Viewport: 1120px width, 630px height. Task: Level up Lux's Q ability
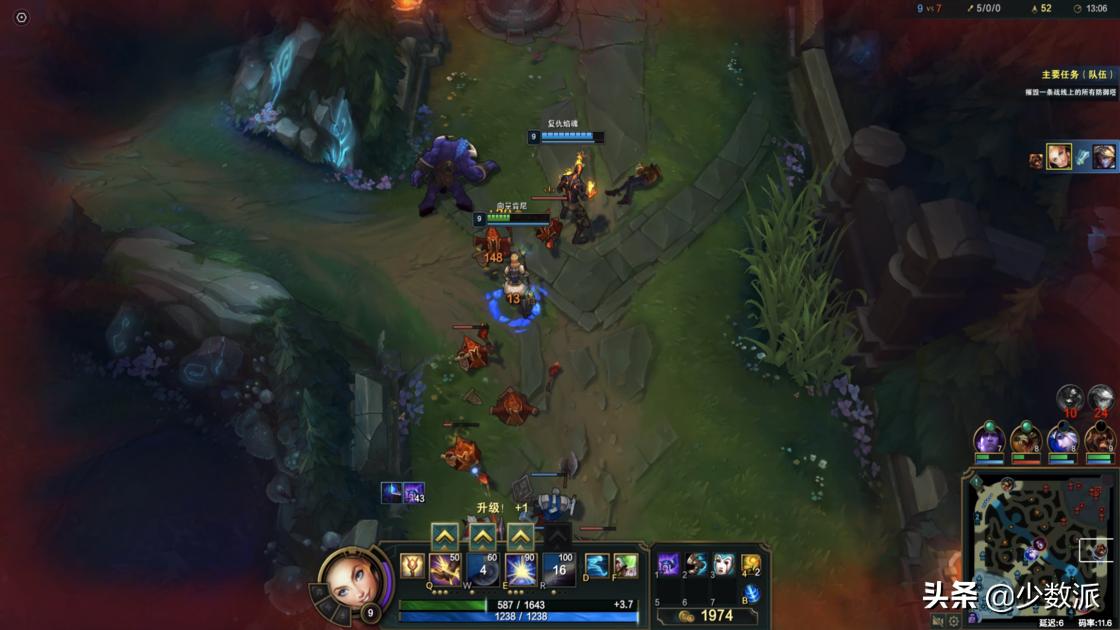[445, 536]
